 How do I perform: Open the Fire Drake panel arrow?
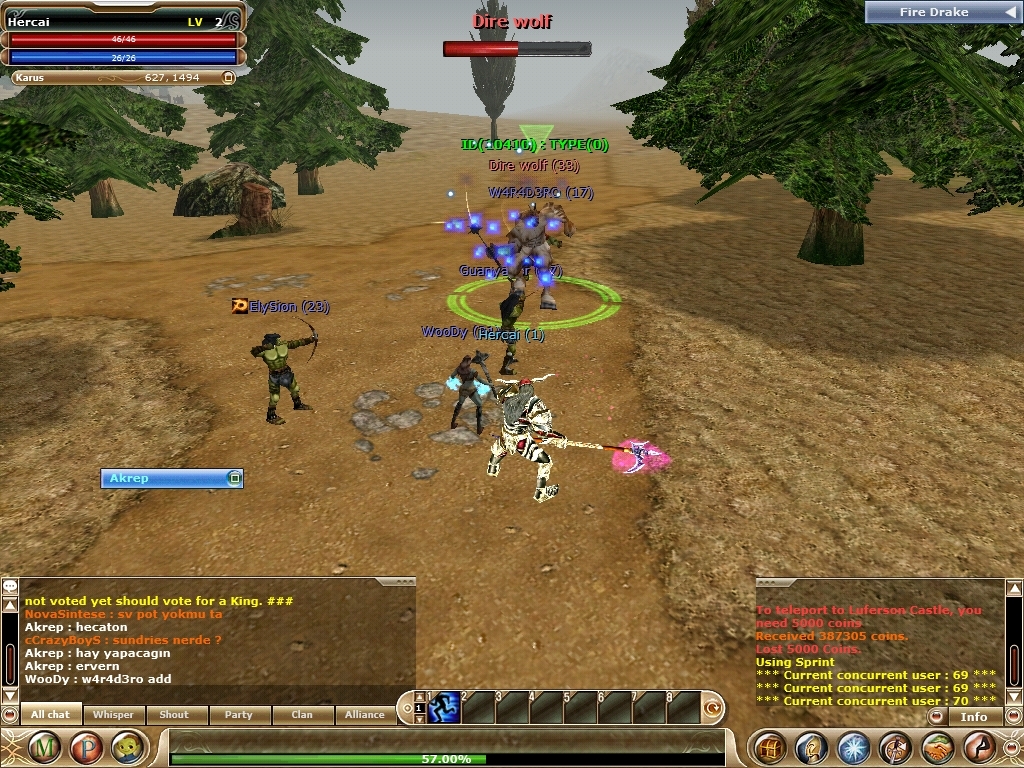coord(1009,12)
